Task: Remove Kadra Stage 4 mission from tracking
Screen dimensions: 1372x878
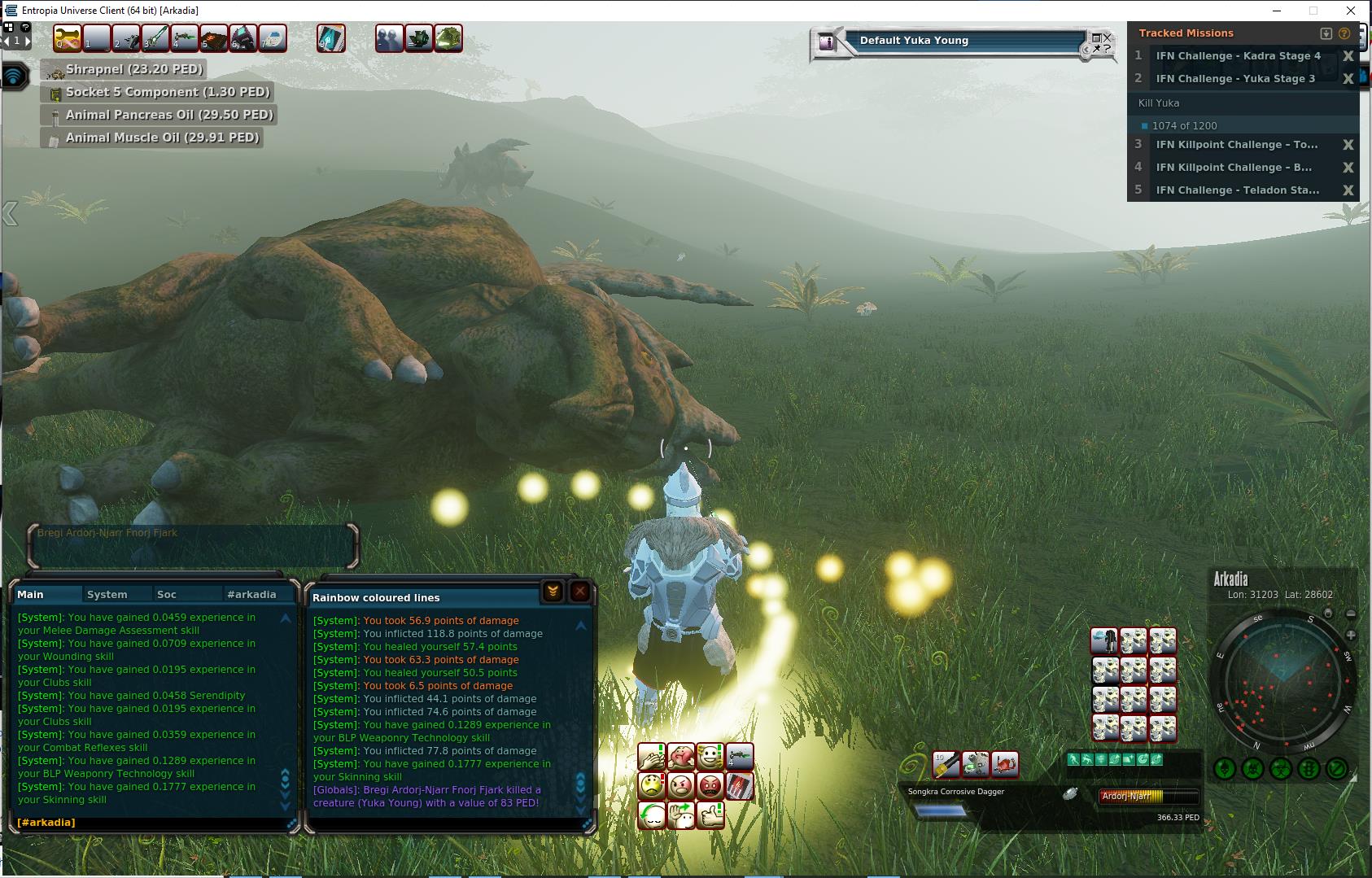Action: (x=1348, y=56)
